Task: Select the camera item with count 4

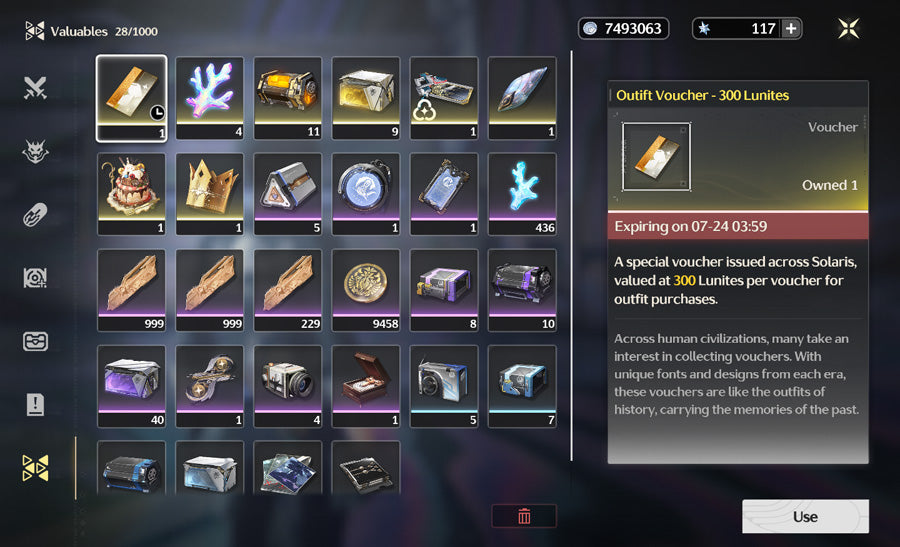Action: click(x=288, y=384)
